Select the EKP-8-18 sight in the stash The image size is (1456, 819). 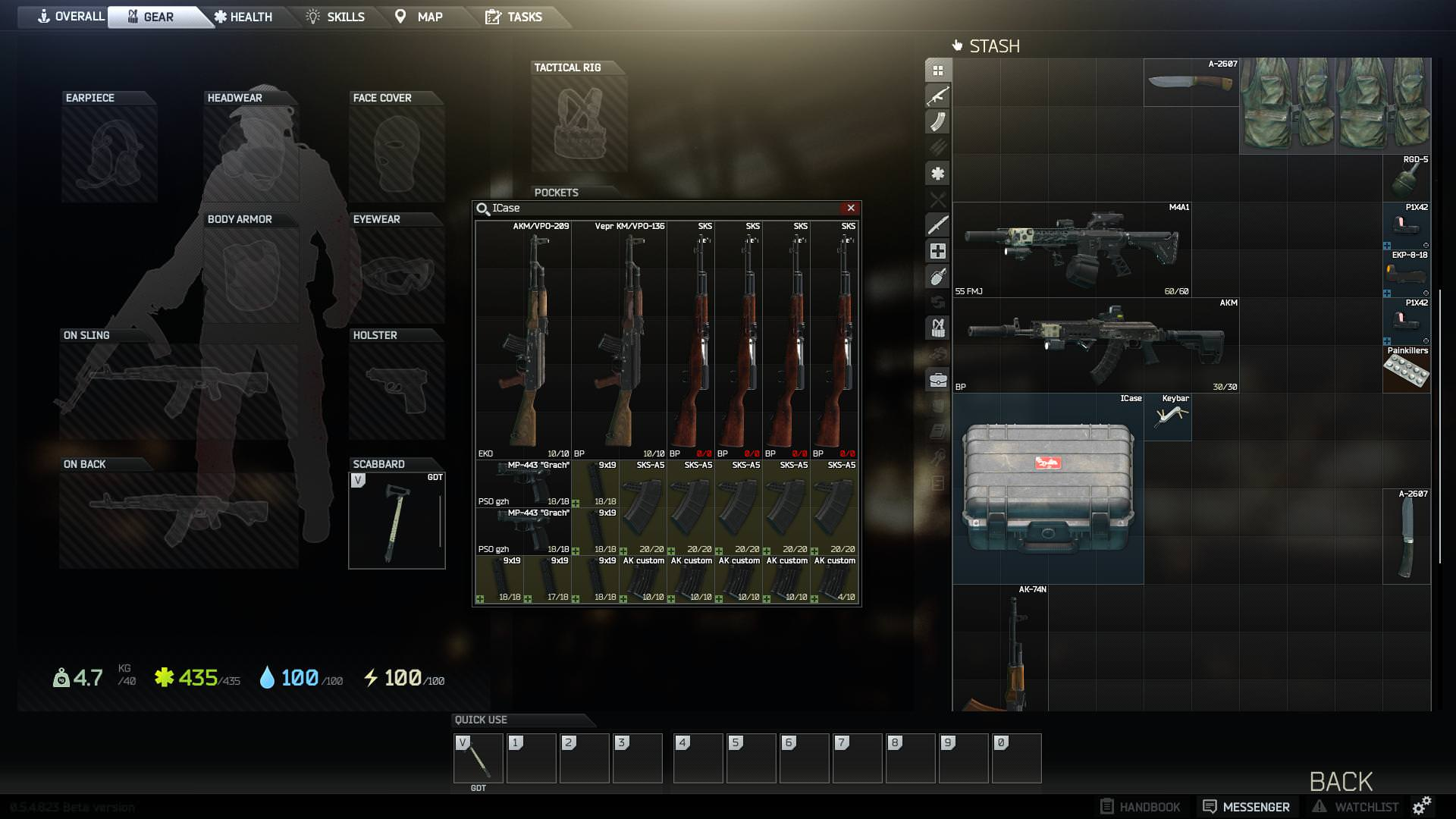1406,273
